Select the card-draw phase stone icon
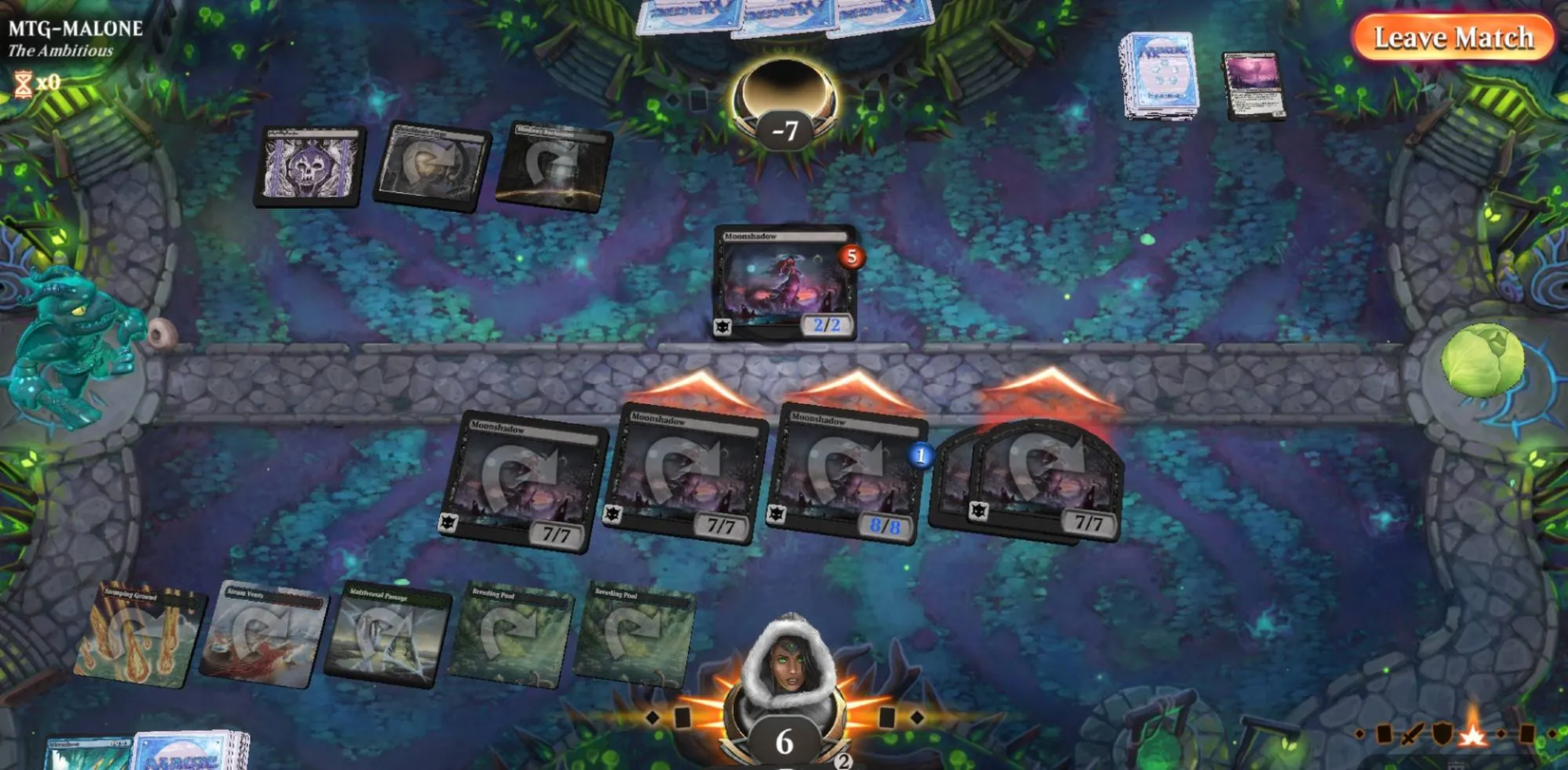1568x770 pixels. pos(1385,732)
